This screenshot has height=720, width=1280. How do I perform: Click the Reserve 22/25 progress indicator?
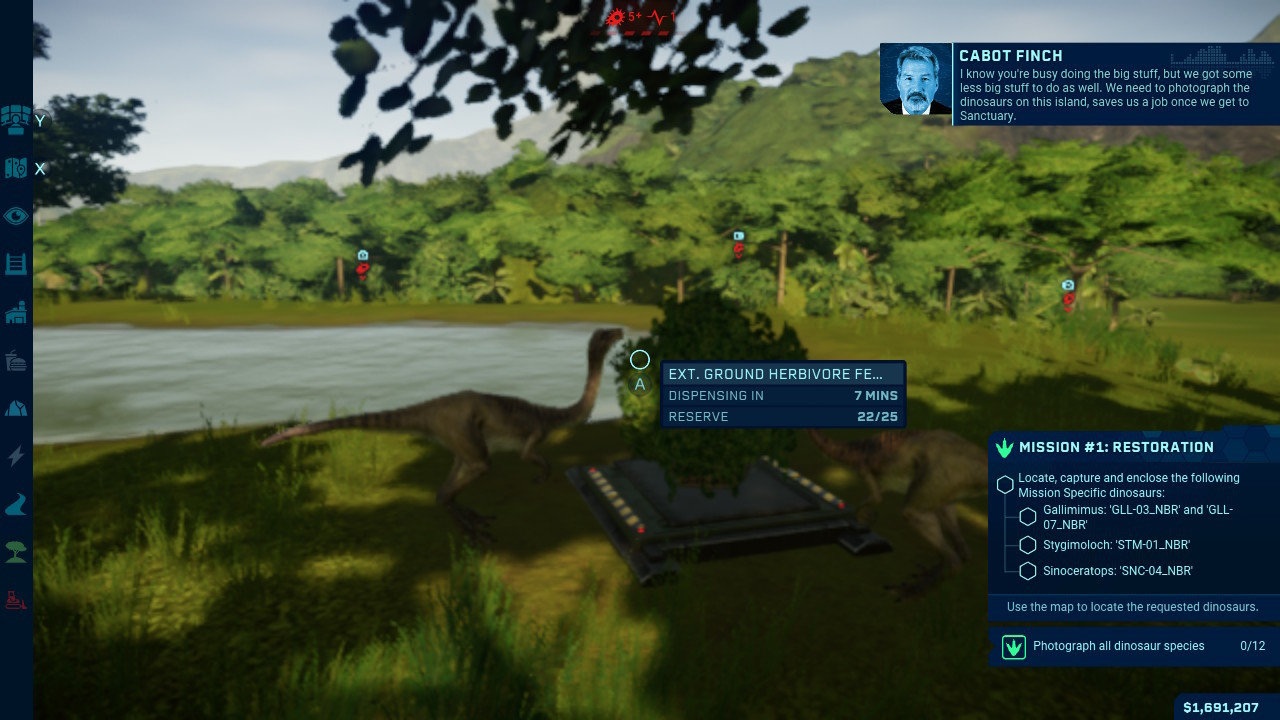pos(784,417)
